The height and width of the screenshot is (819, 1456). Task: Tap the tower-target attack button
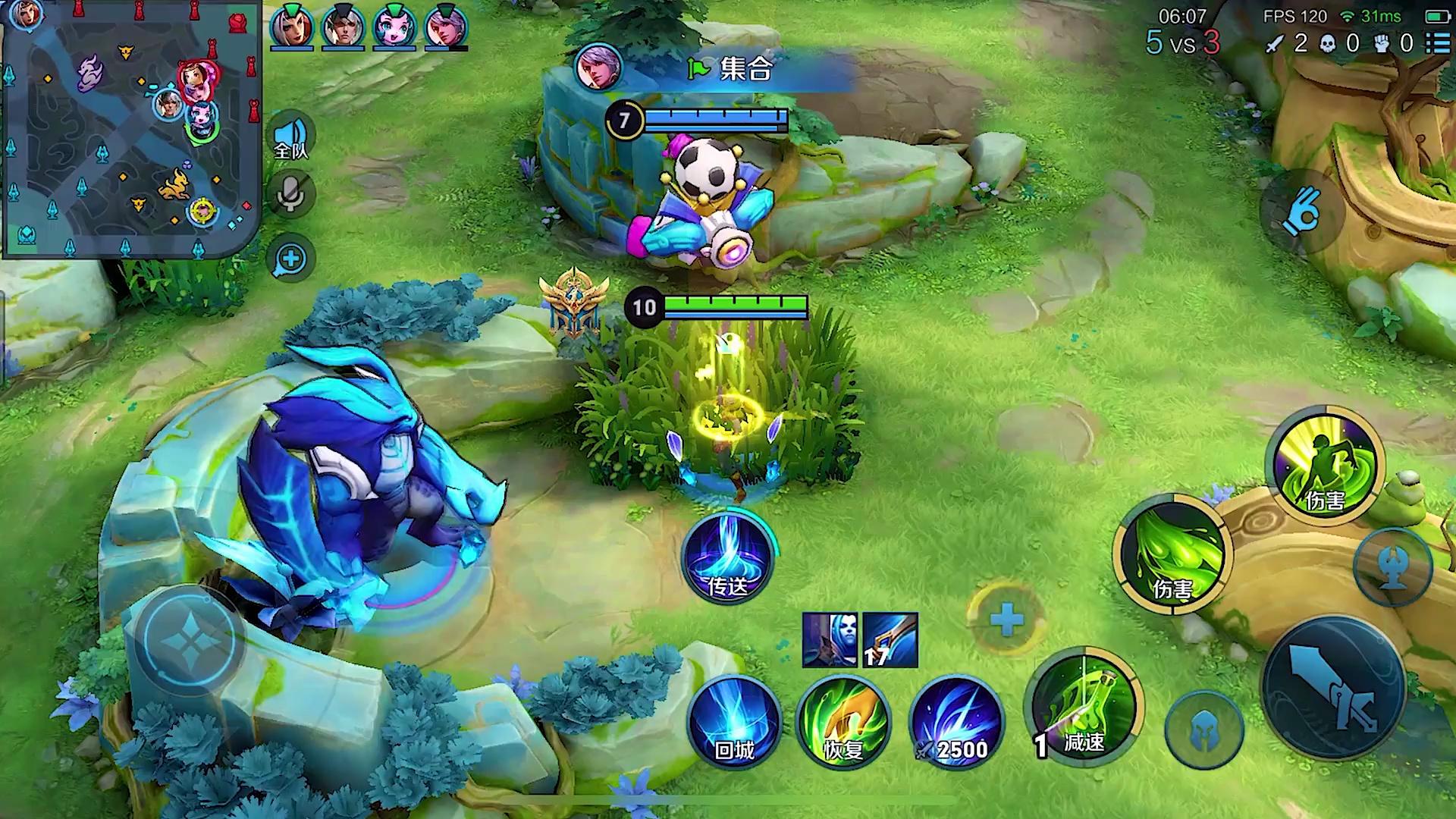[1392, 566]
